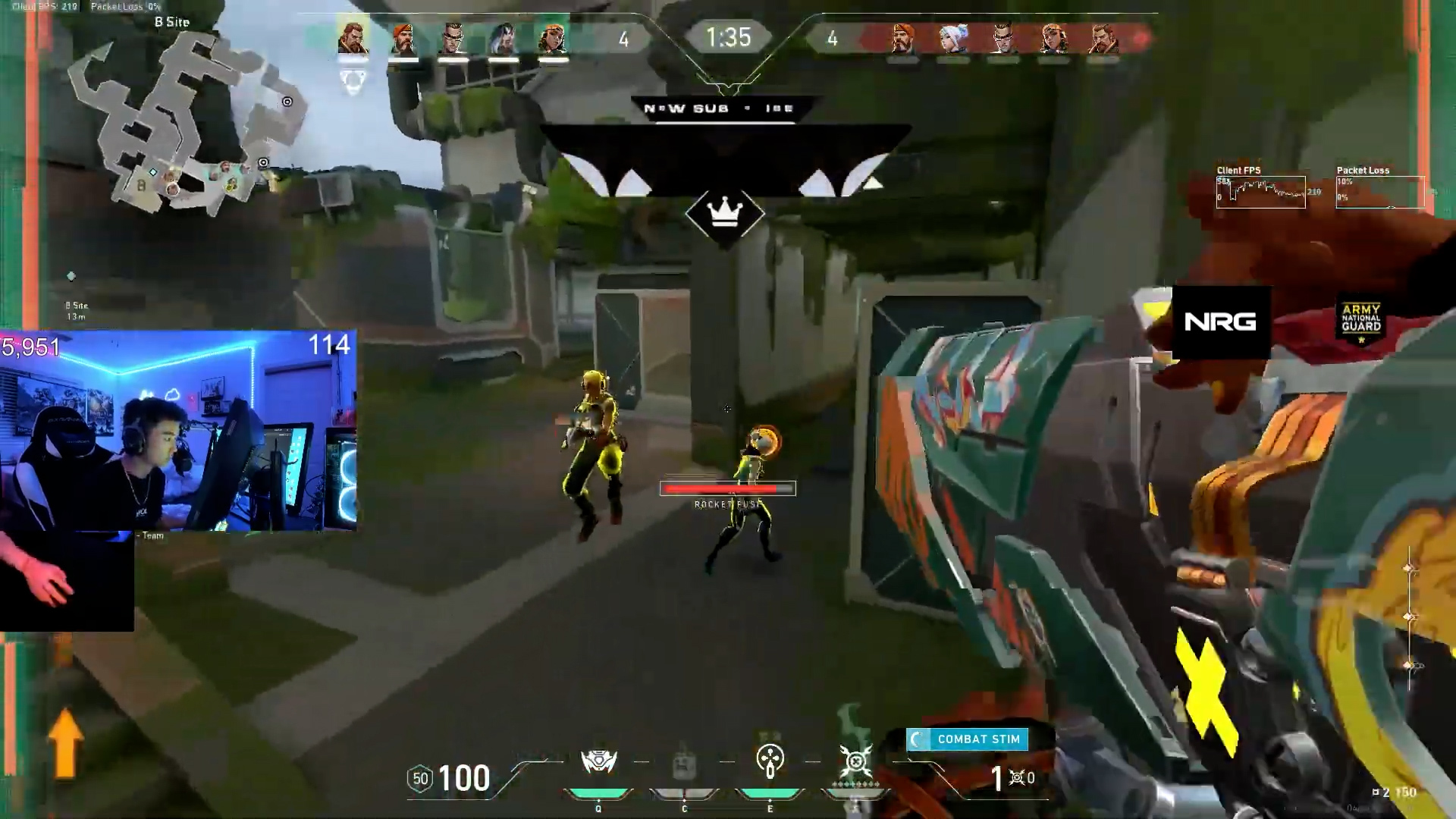
Task: Click the enemy Jett portrait
Action: pos(952,38)
